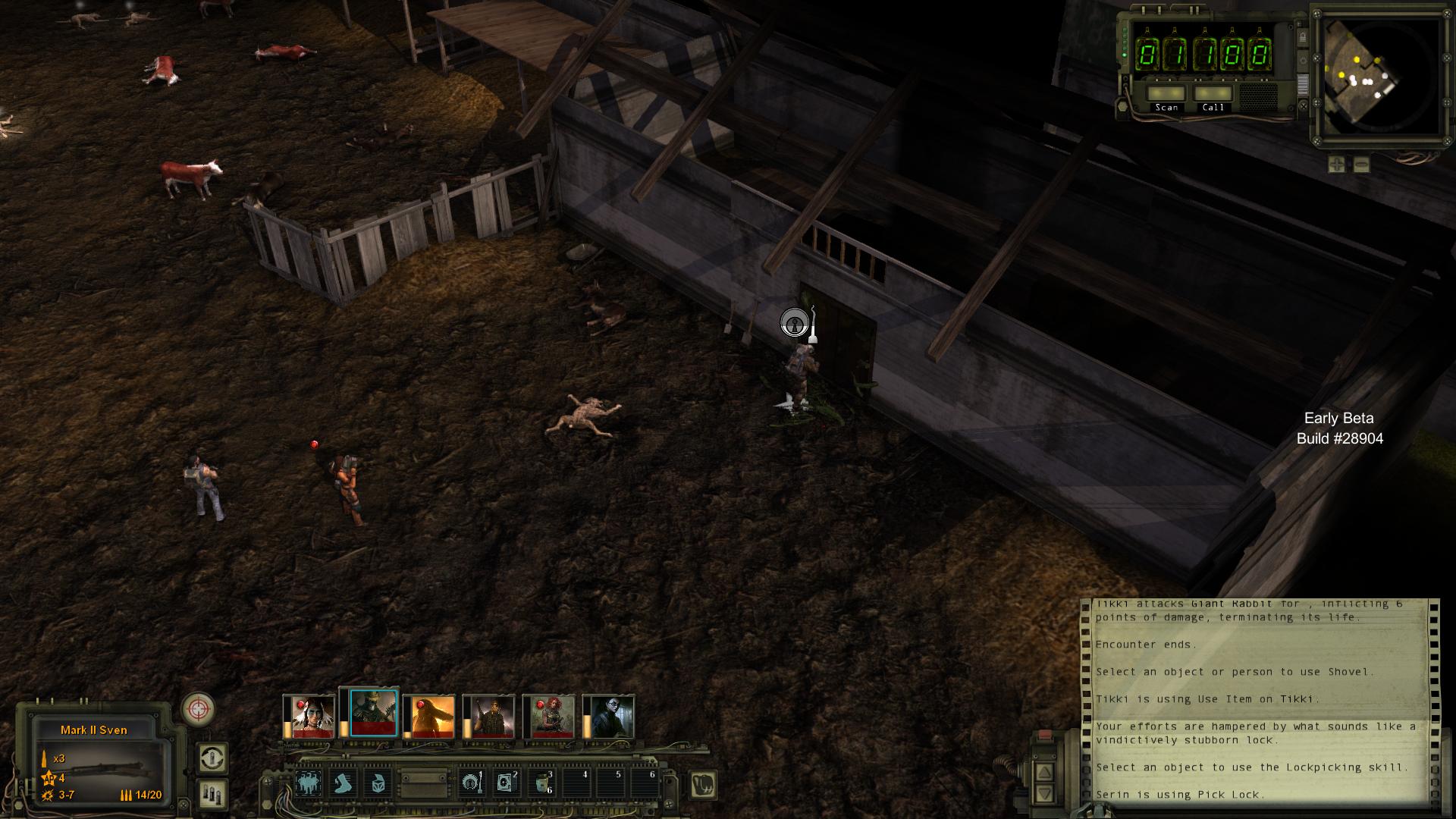Viewport: 1456px width, 819px height.
Task: Activate the red crosshair targeting button
Action: (x=198, y=710)
